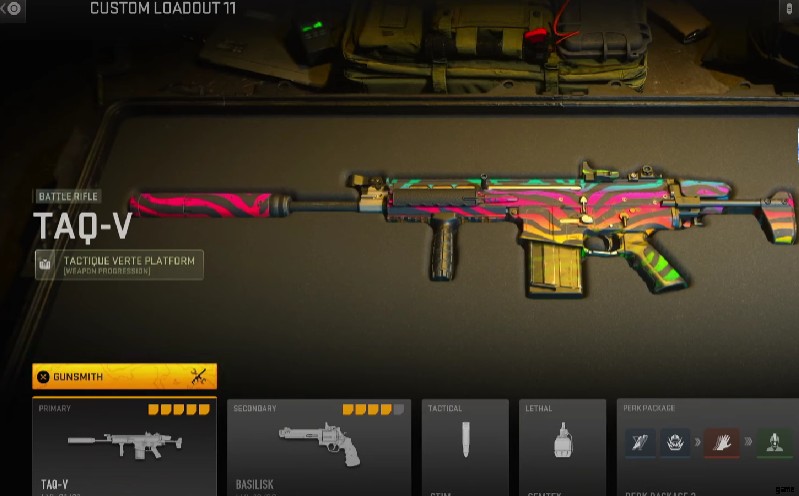Open Tactique Verte Platform weapon progression
The width and height of the screenshot is (799, 496).
coord(119,265)
